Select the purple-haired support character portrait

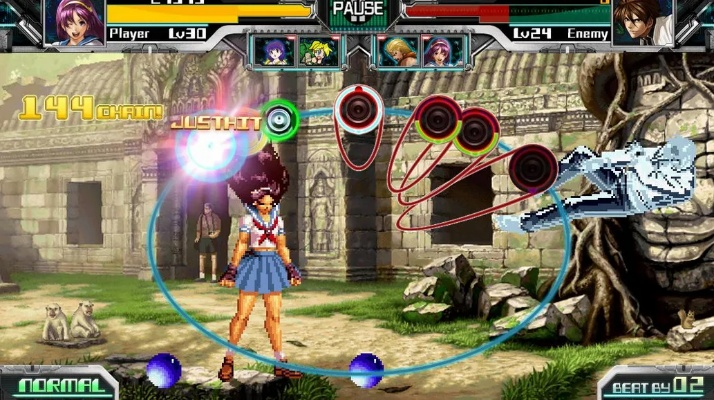coord(273,50)
